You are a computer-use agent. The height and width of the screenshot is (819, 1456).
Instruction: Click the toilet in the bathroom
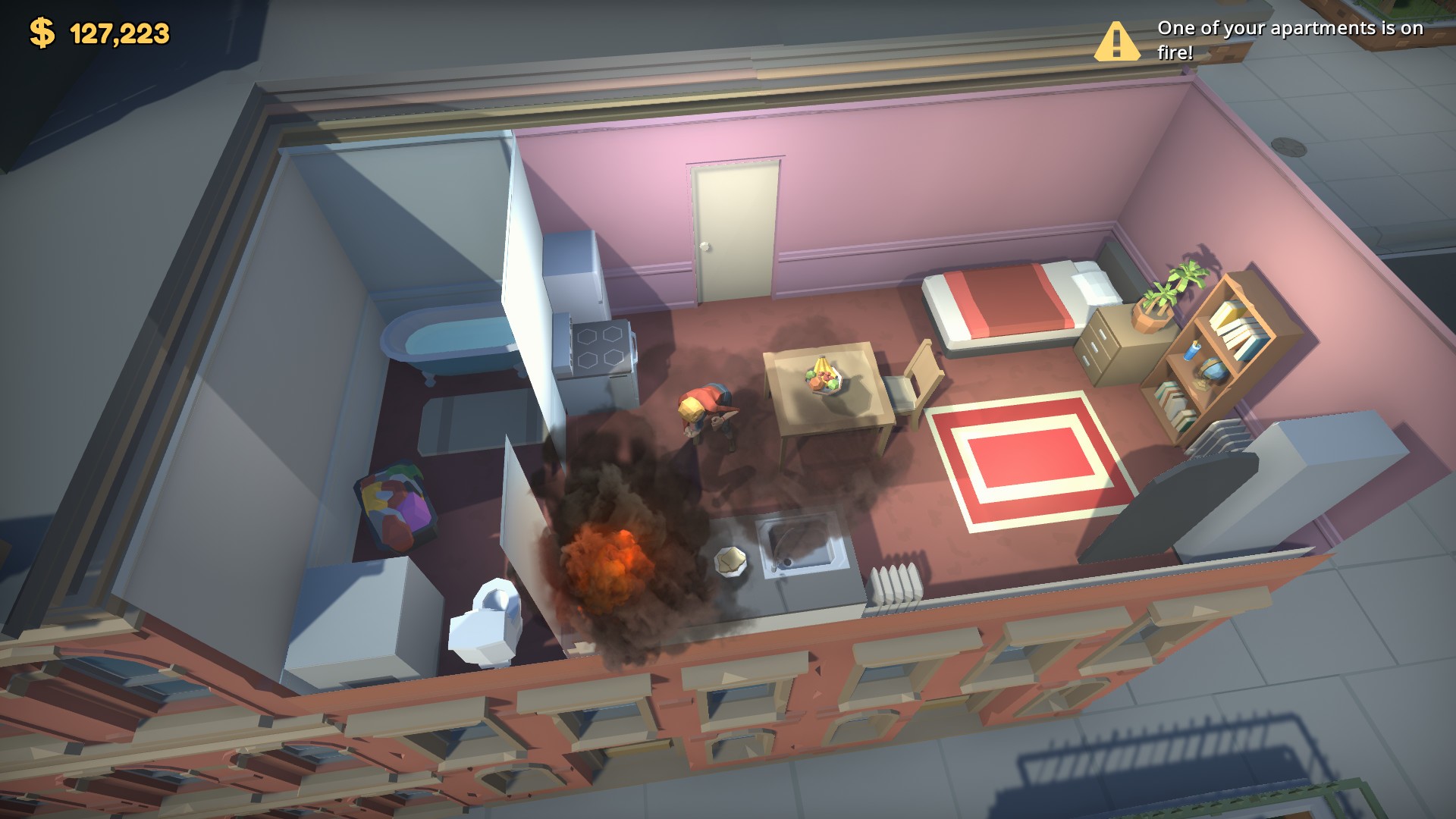click(x=485, y=622)
